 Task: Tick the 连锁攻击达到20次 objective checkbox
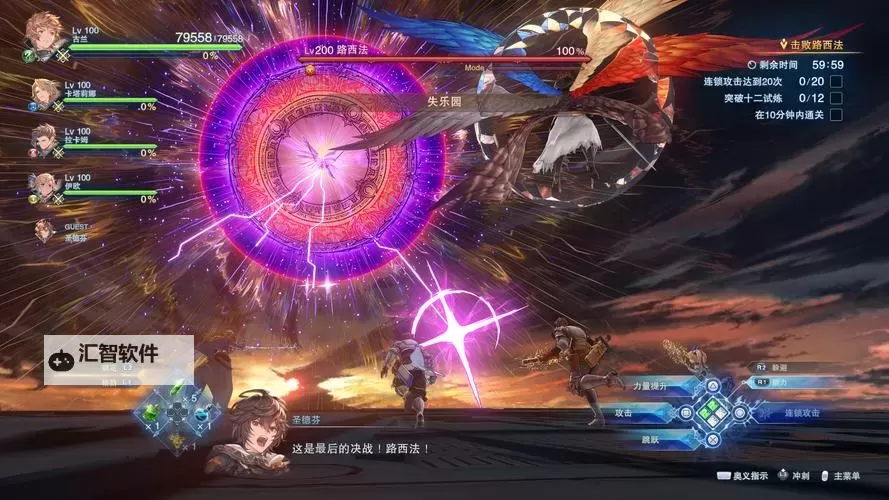pos(836,81)
